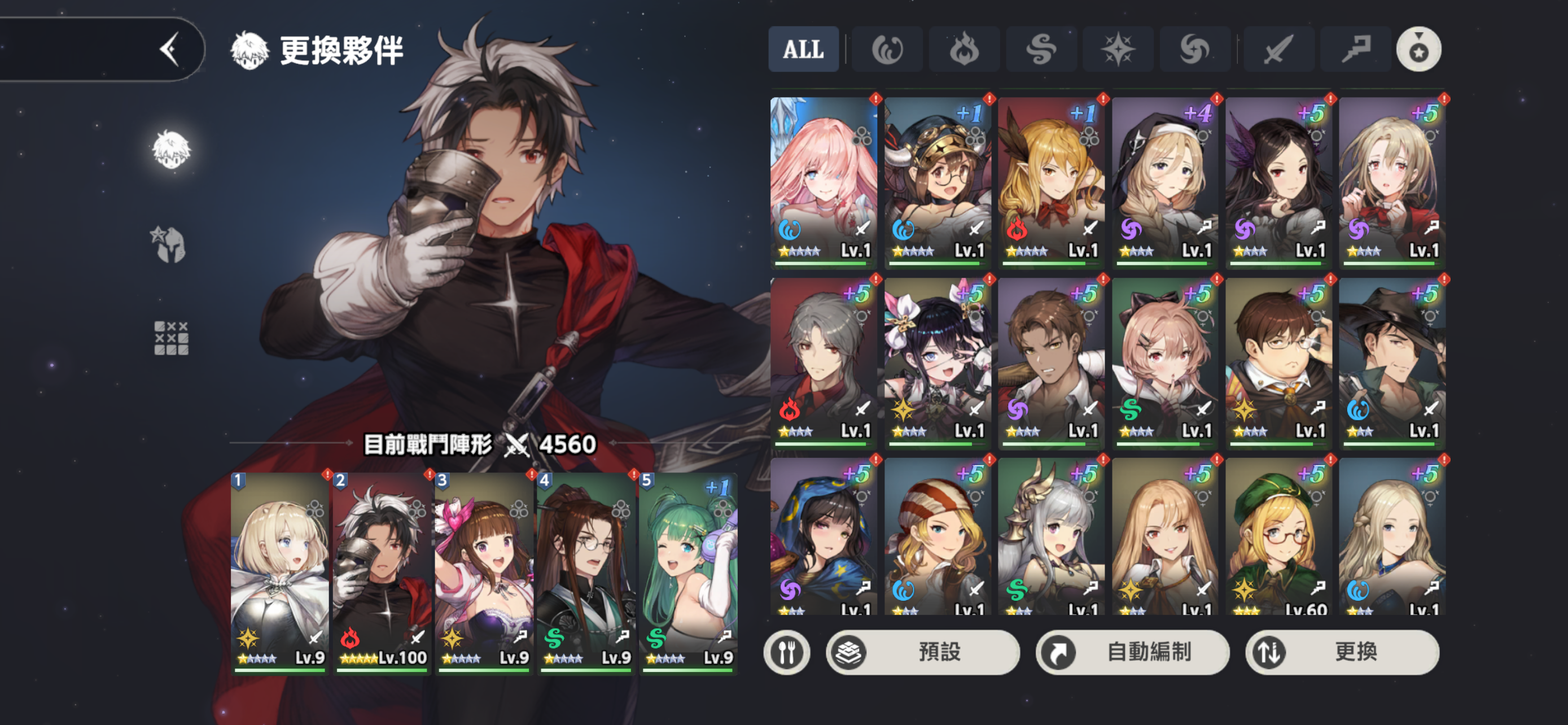The height and width of the screenshot is (725, 1568).
Task: Filter partners by water element
Action: click(x=887, y=49)
